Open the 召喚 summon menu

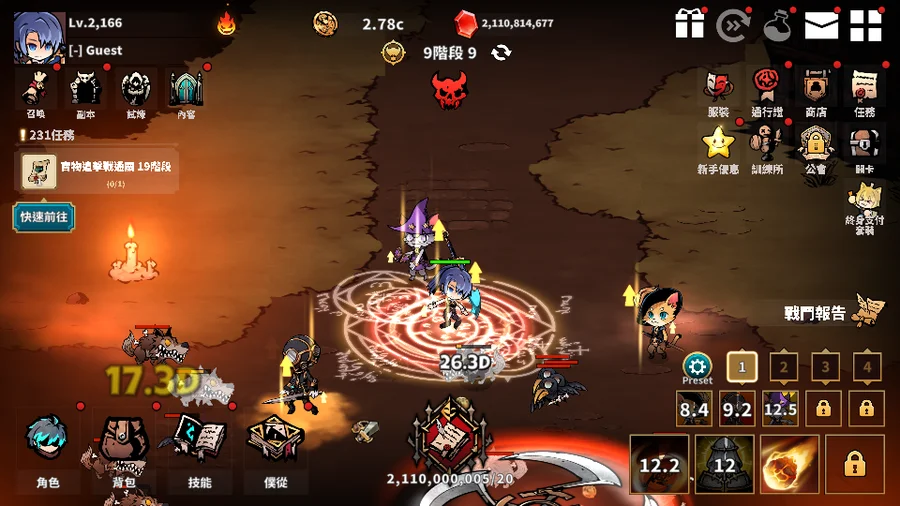pos(37,93)
